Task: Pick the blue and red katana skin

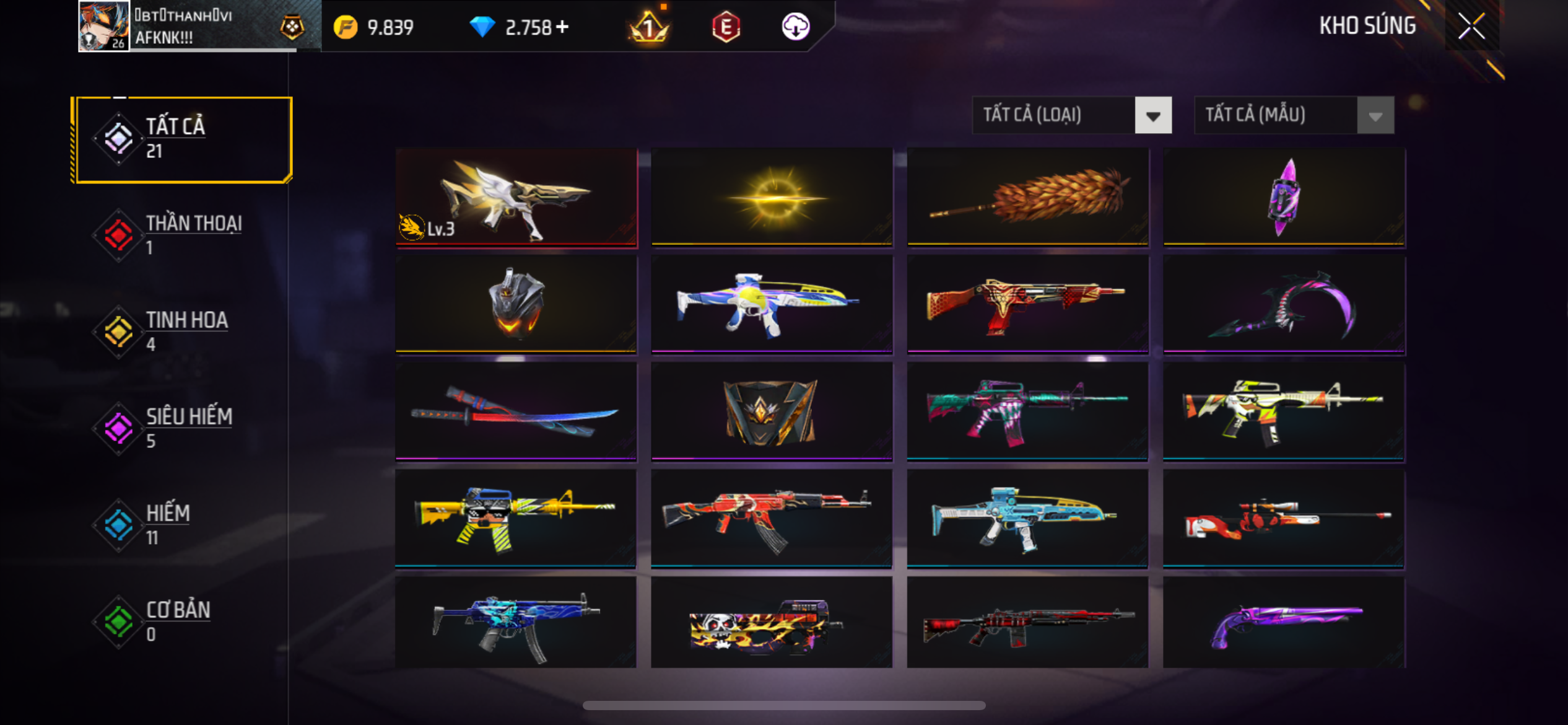Action: pos(516,412)
